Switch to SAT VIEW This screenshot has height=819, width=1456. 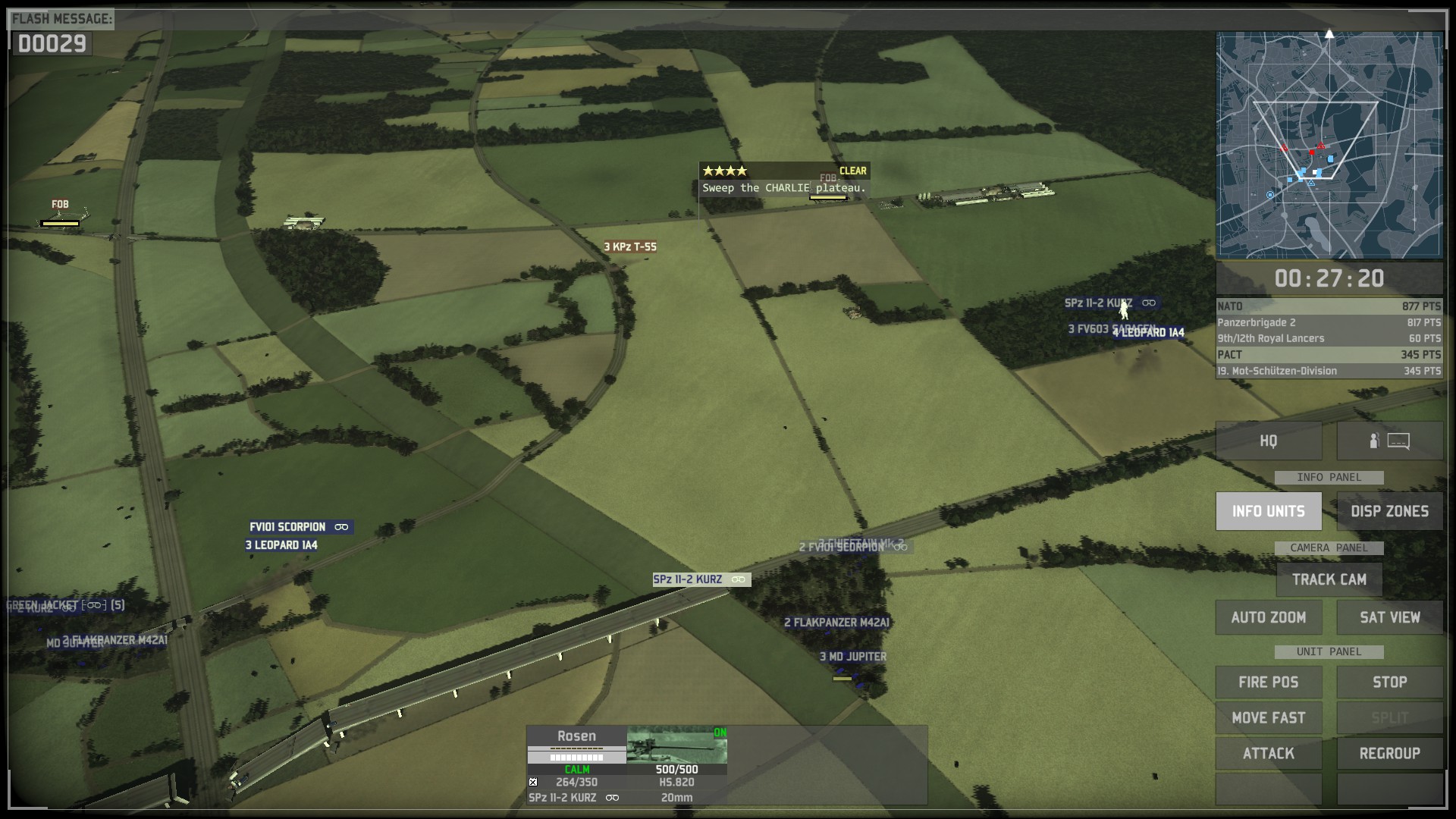coord(1389,617)
